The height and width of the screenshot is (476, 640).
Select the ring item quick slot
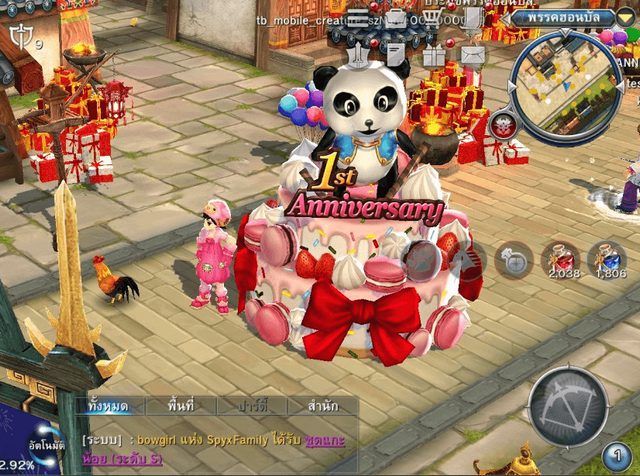514,260
